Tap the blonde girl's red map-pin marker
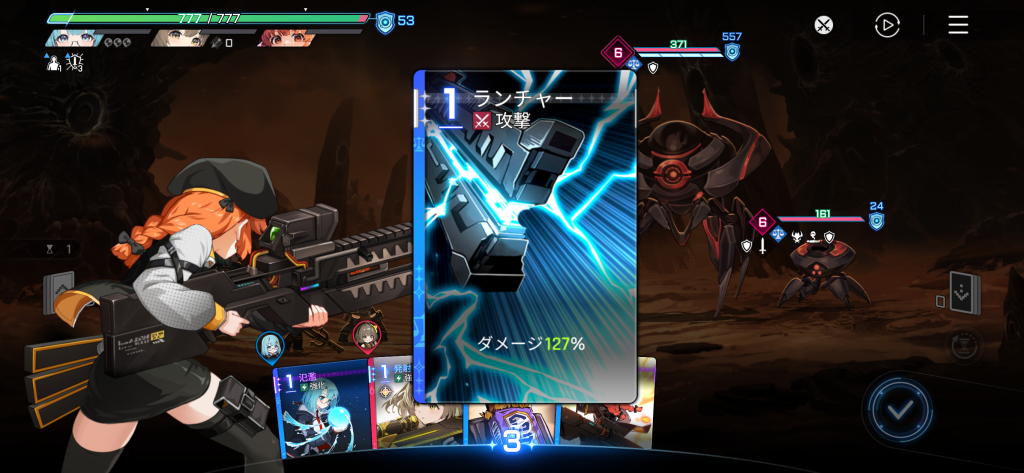The width and height of the screenshot is (1024, 473). 367,338
